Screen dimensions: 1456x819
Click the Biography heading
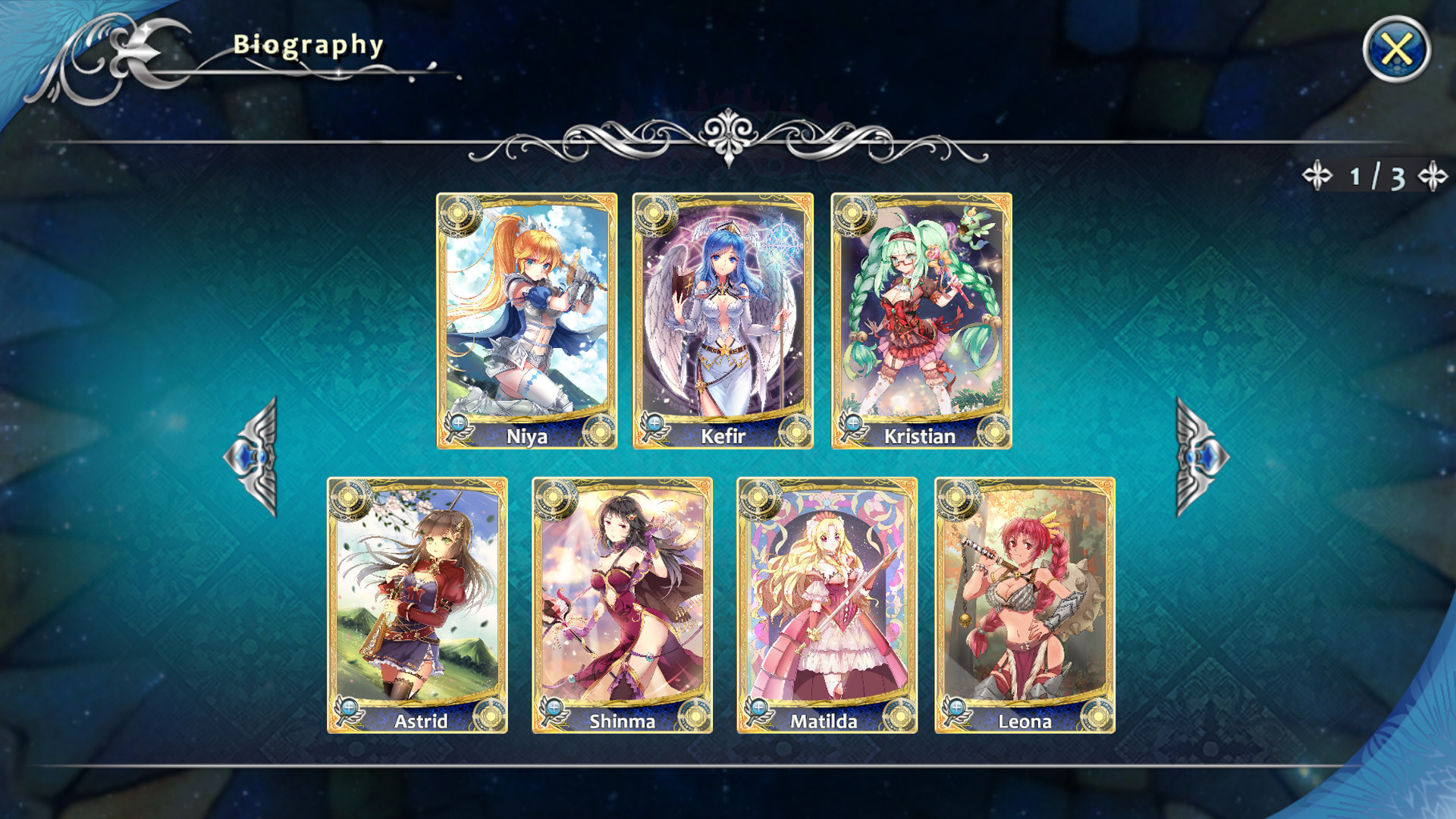307,44
